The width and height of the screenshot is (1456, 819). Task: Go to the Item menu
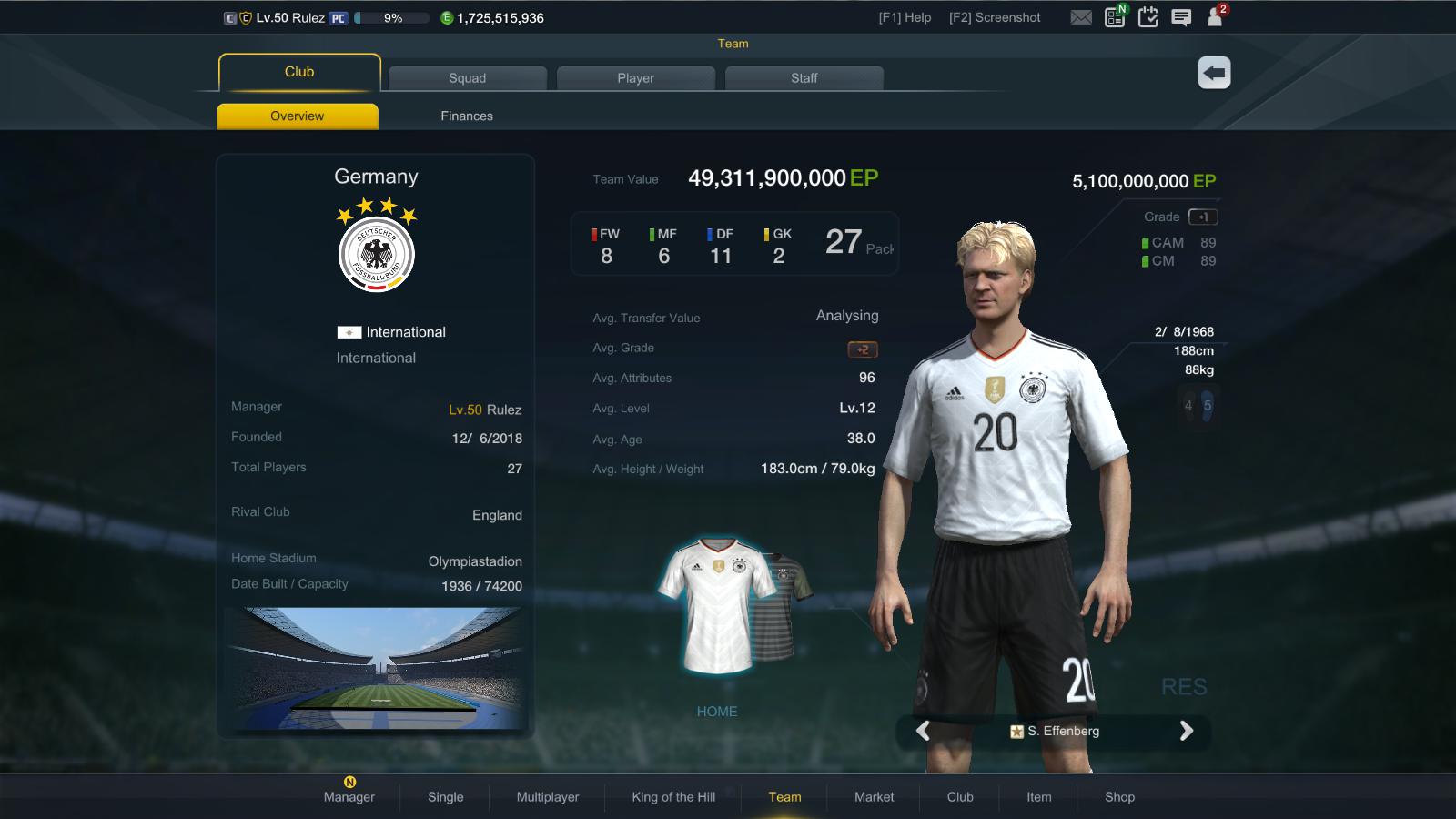1038,796
